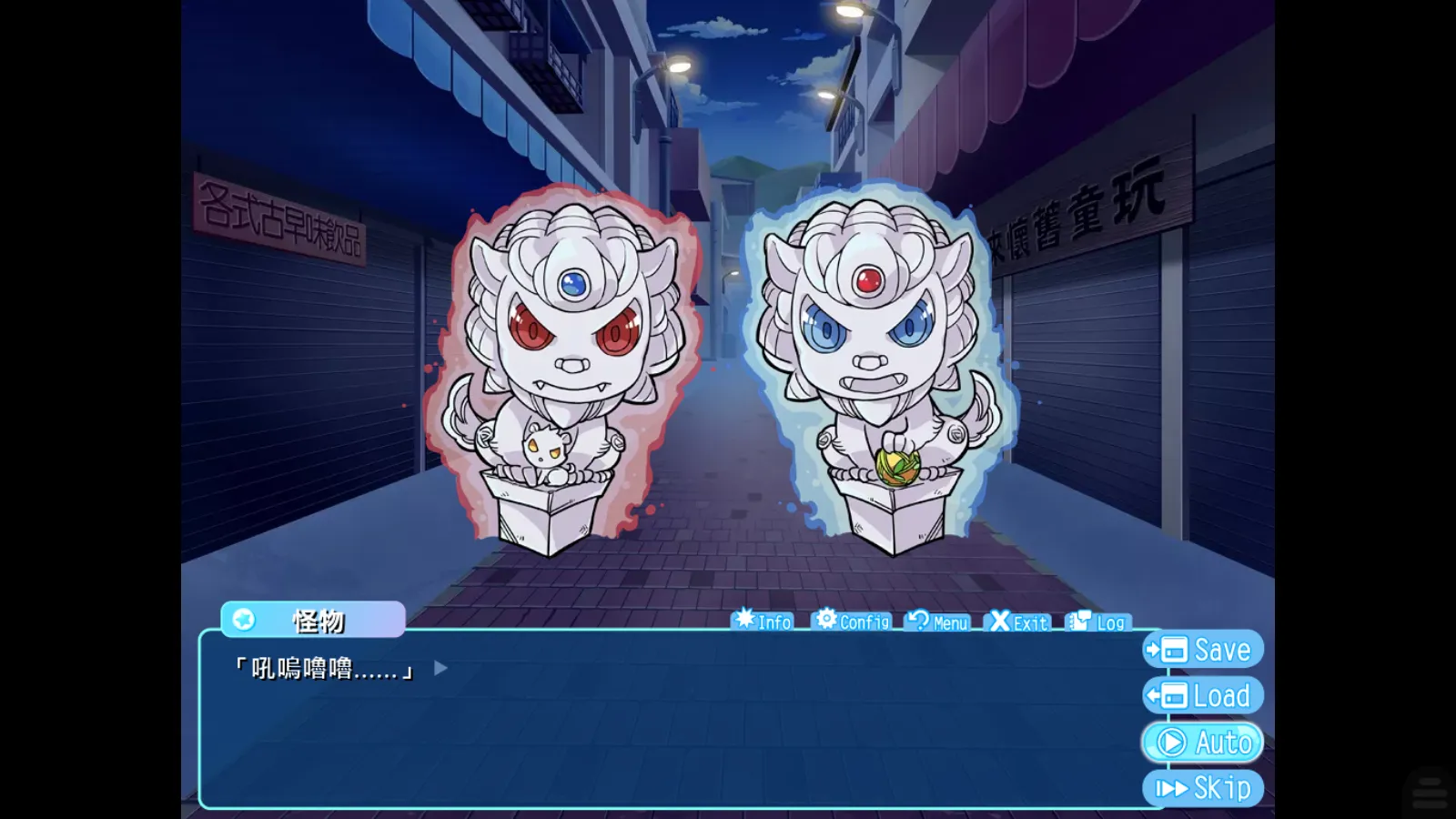Click the Auto play-circle icon

tap(1170, 742)
